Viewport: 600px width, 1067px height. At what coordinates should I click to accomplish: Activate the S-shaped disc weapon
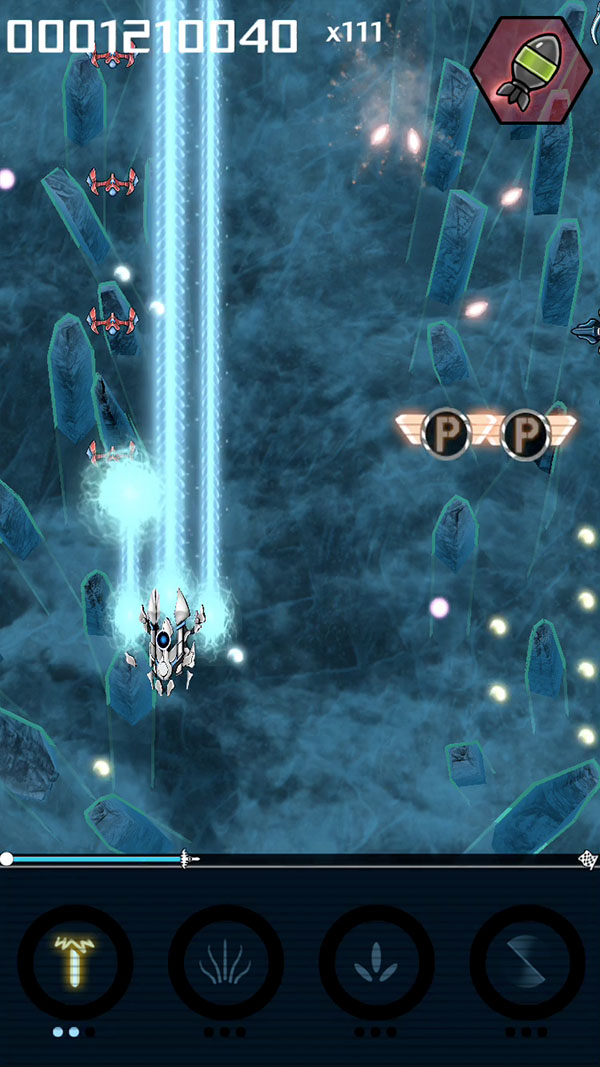[527, 962]
